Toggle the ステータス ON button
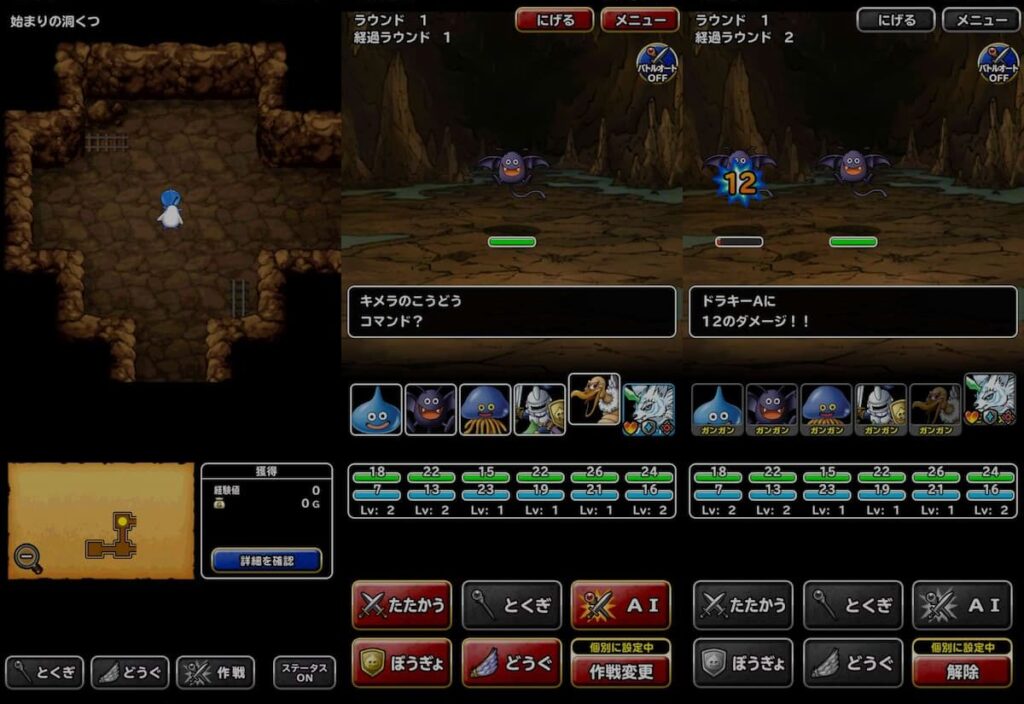Viewport: 1024px width, 704px height. coord(304,672)
